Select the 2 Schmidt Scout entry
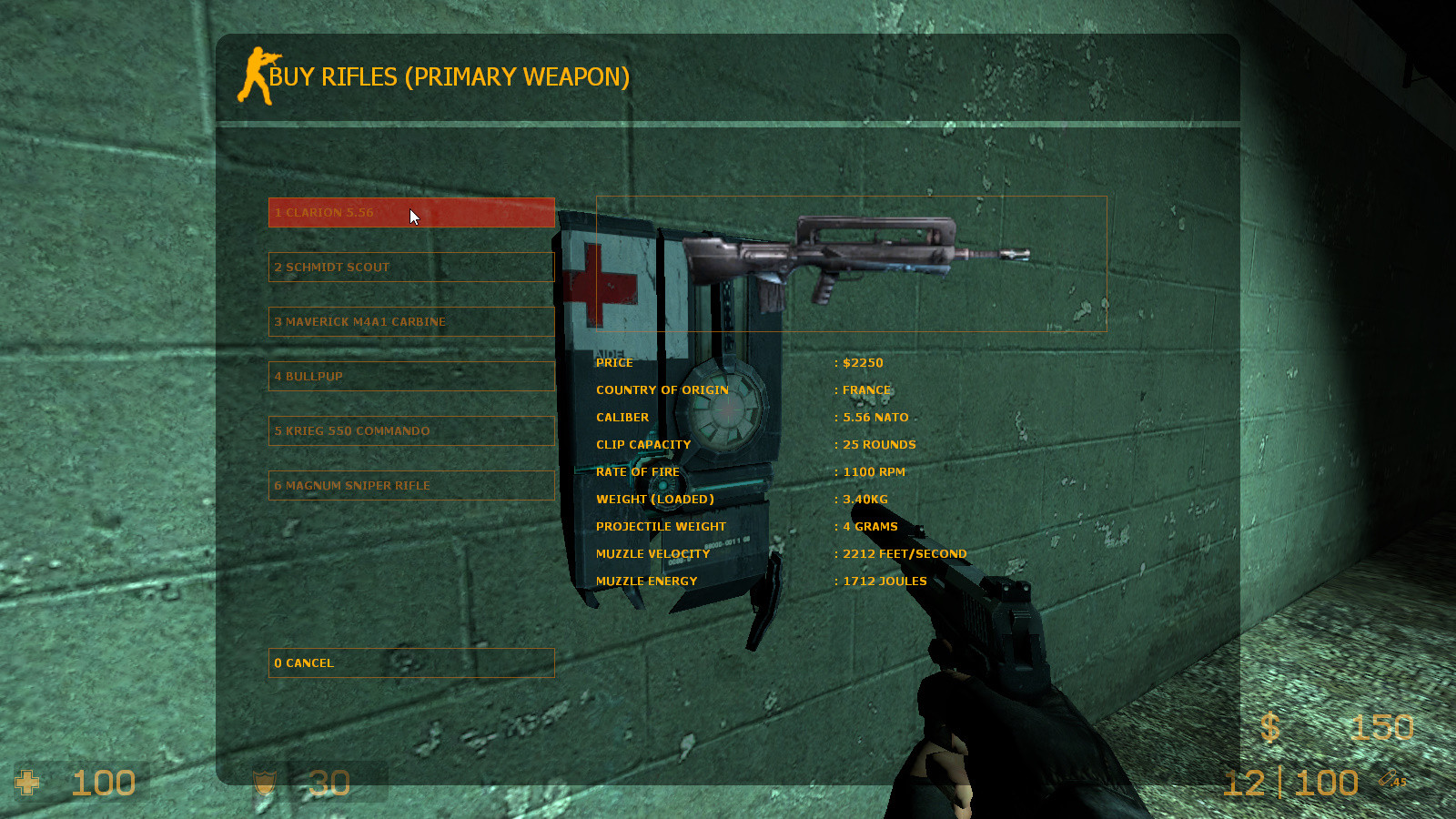The width and height of the screenshot is (1456, 819). tap(411, 267)
